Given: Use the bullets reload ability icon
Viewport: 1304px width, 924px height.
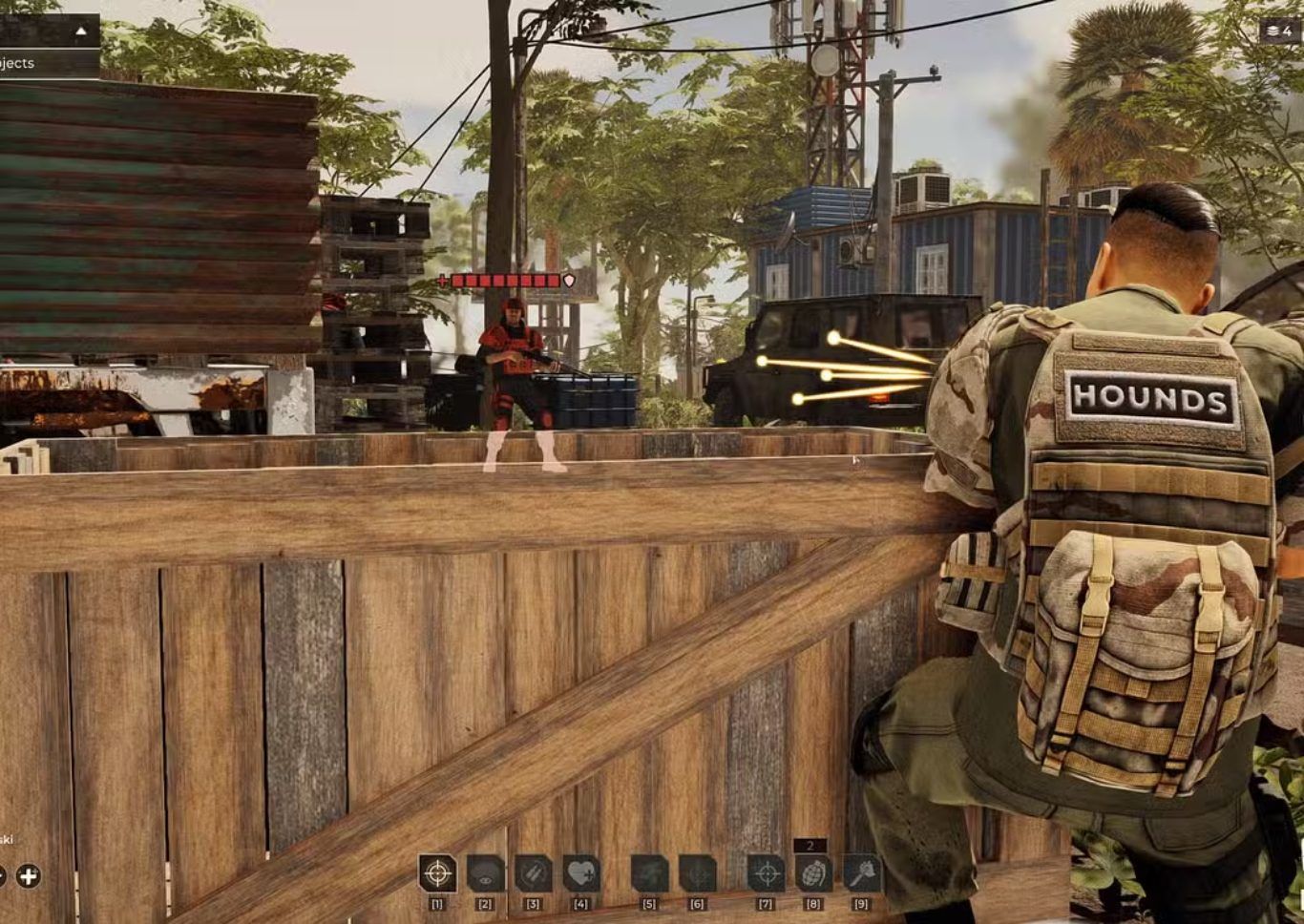Looking at the screenshot, I should (533, 872).
